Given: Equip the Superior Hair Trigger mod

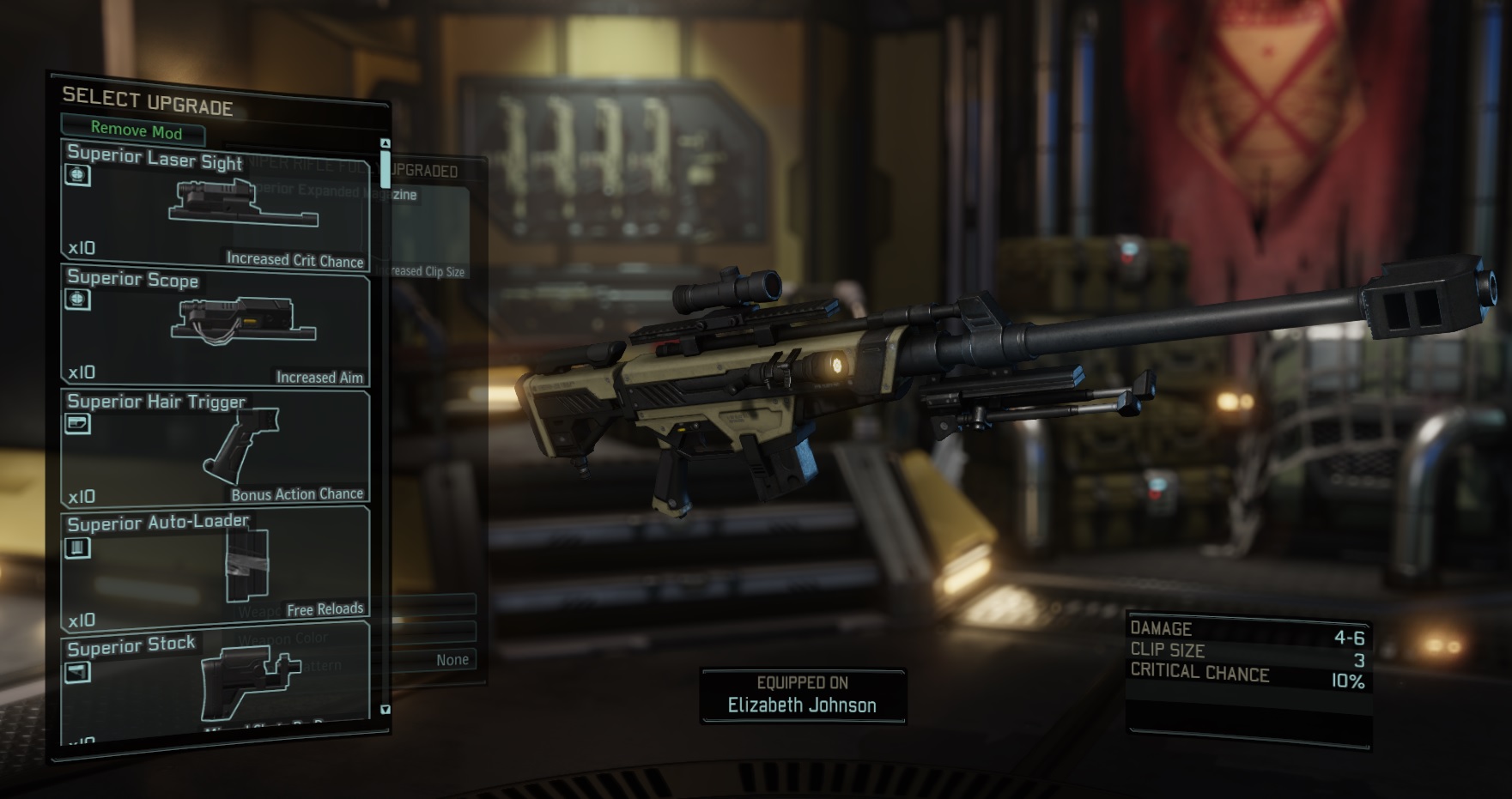Looking at the screenshot, I should pos(215,448).
